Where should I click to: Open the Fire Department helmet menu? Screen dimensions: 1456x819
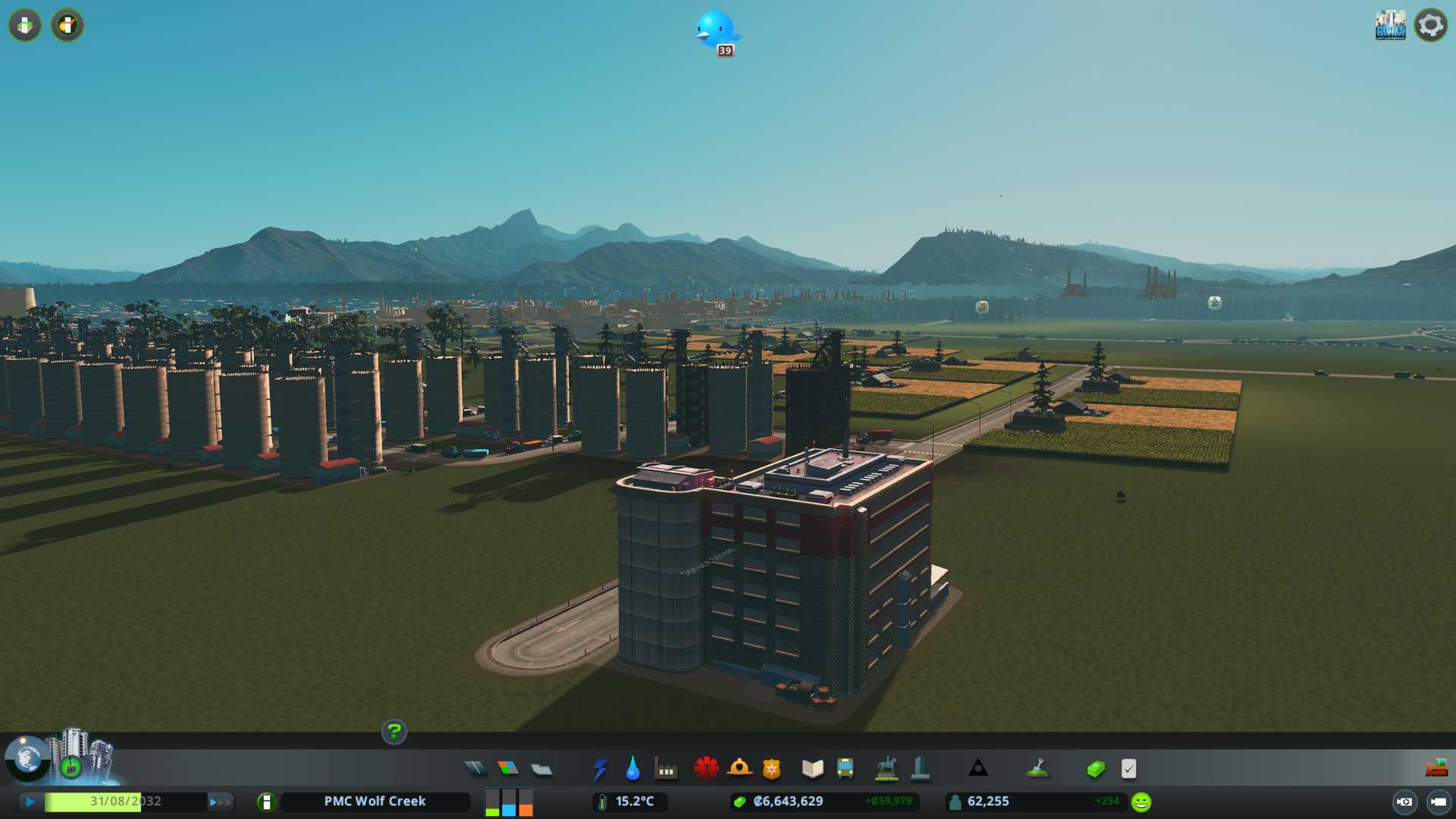tap(739, 769)
